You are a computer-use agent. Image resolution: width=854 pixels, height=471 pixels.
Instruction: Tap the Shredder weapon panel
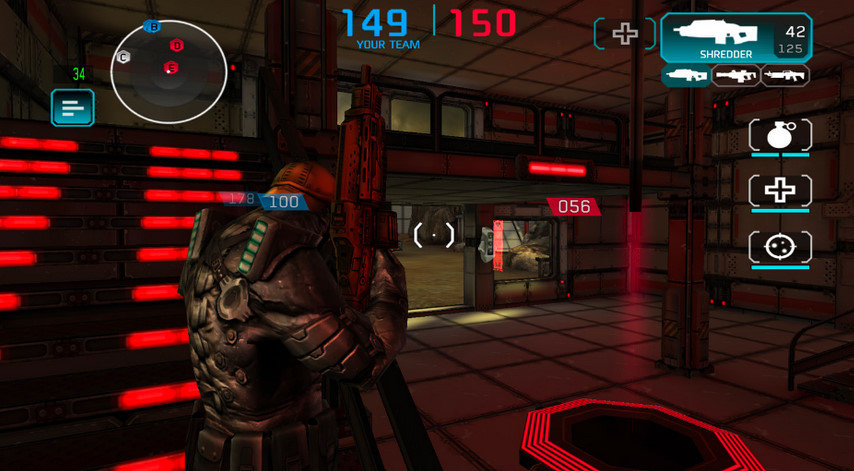coord(735,38)
